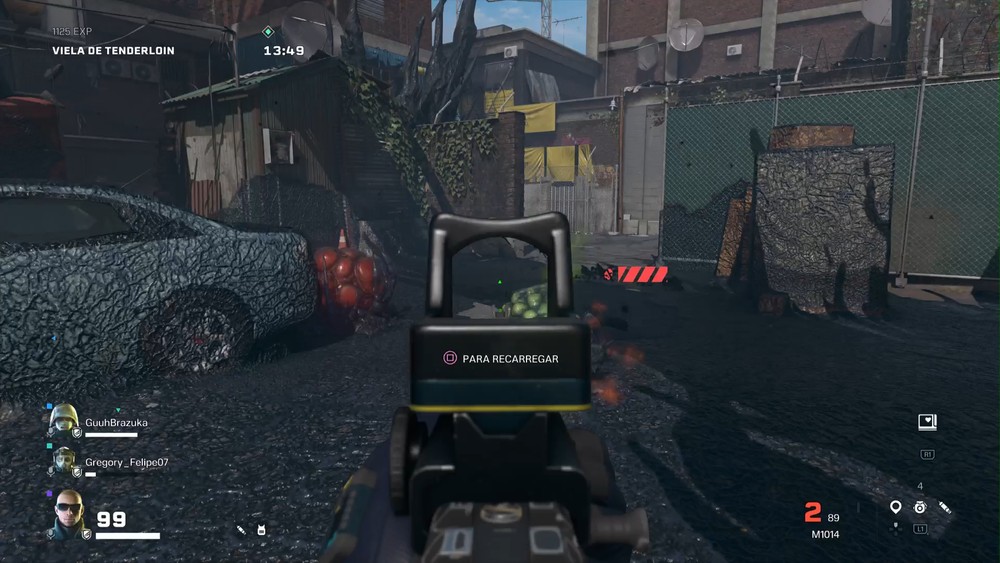Select GuuhBrazuka's teammate portrait
Screen dimensions: 1000x563
(63, 421)
